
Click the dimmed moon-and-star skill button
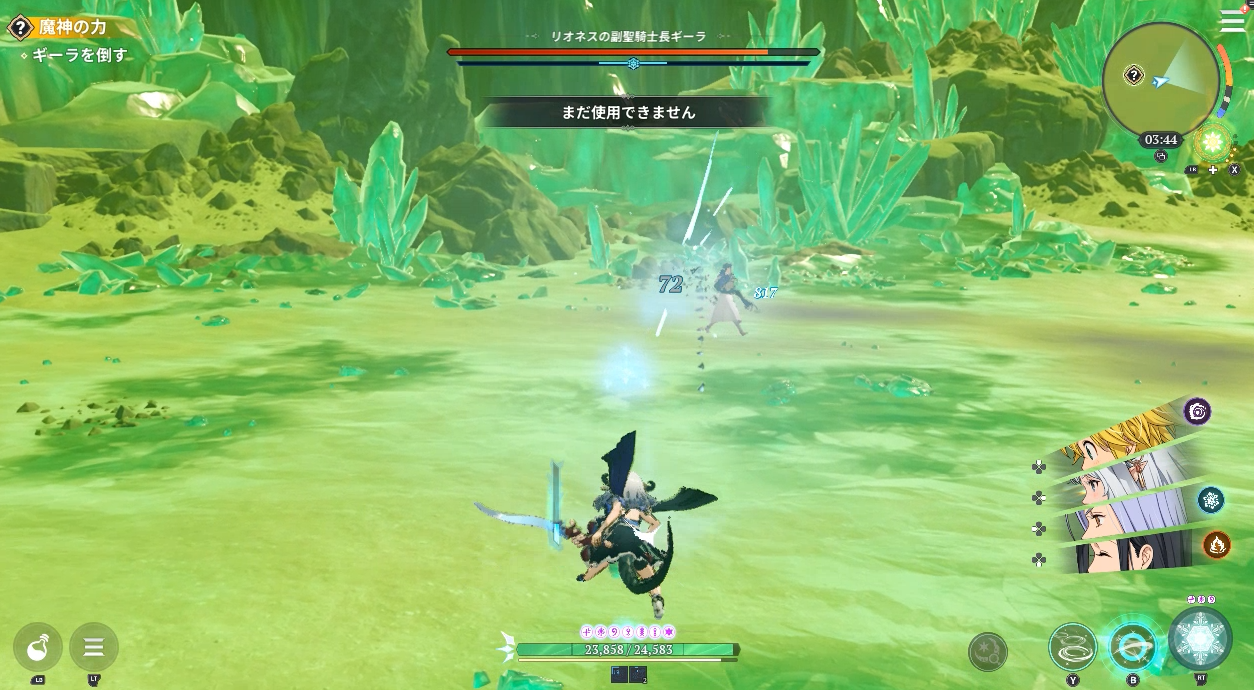click(988, 652)
